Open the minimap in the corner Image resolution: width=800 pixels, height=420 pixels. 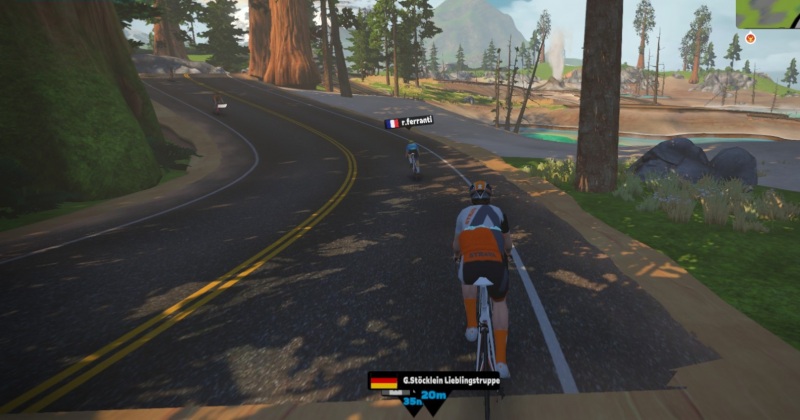coord(768,13)
